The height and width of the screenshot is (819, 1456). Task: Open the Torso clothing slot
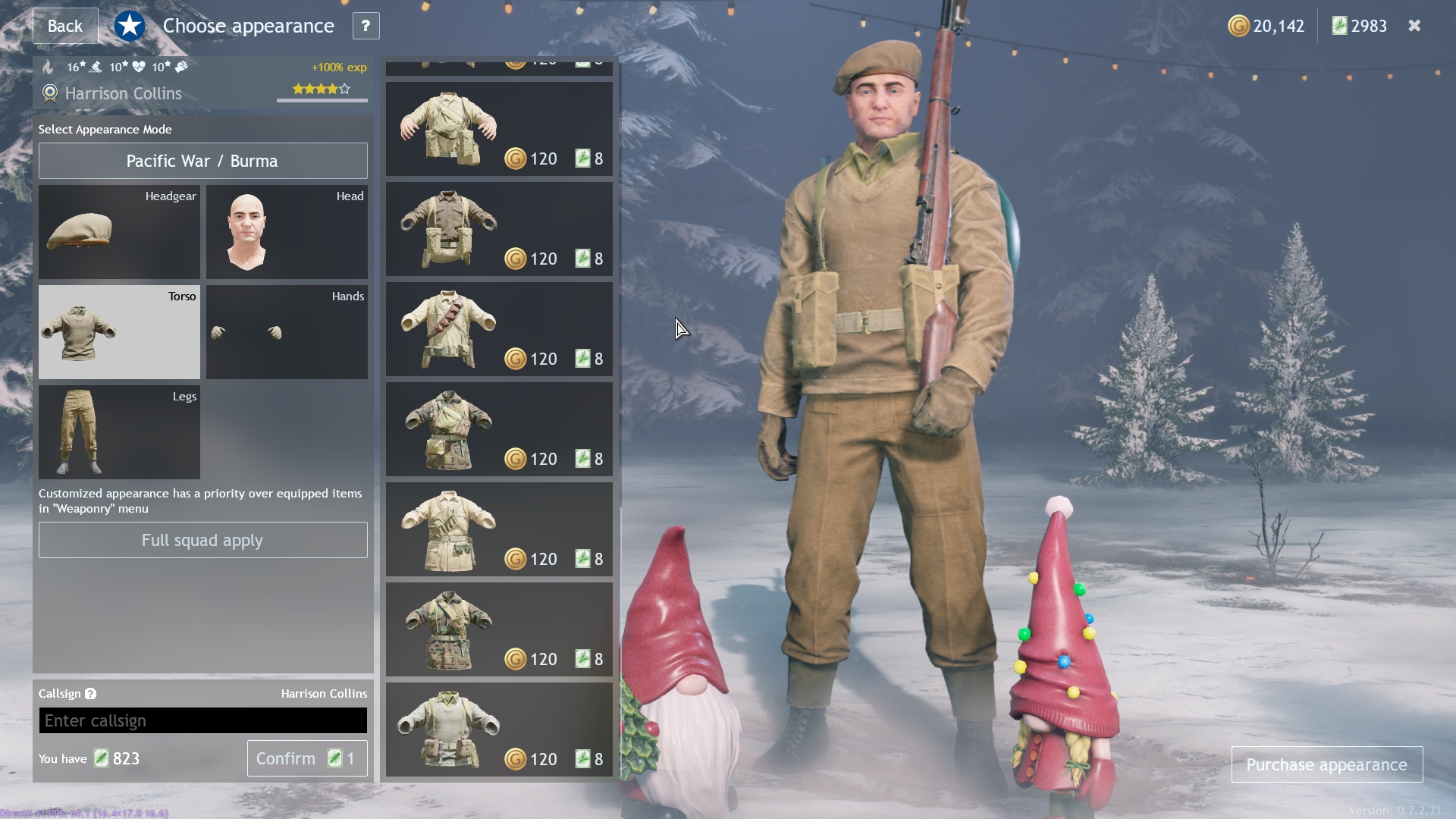pyautogui.click(x=119, y=332)
